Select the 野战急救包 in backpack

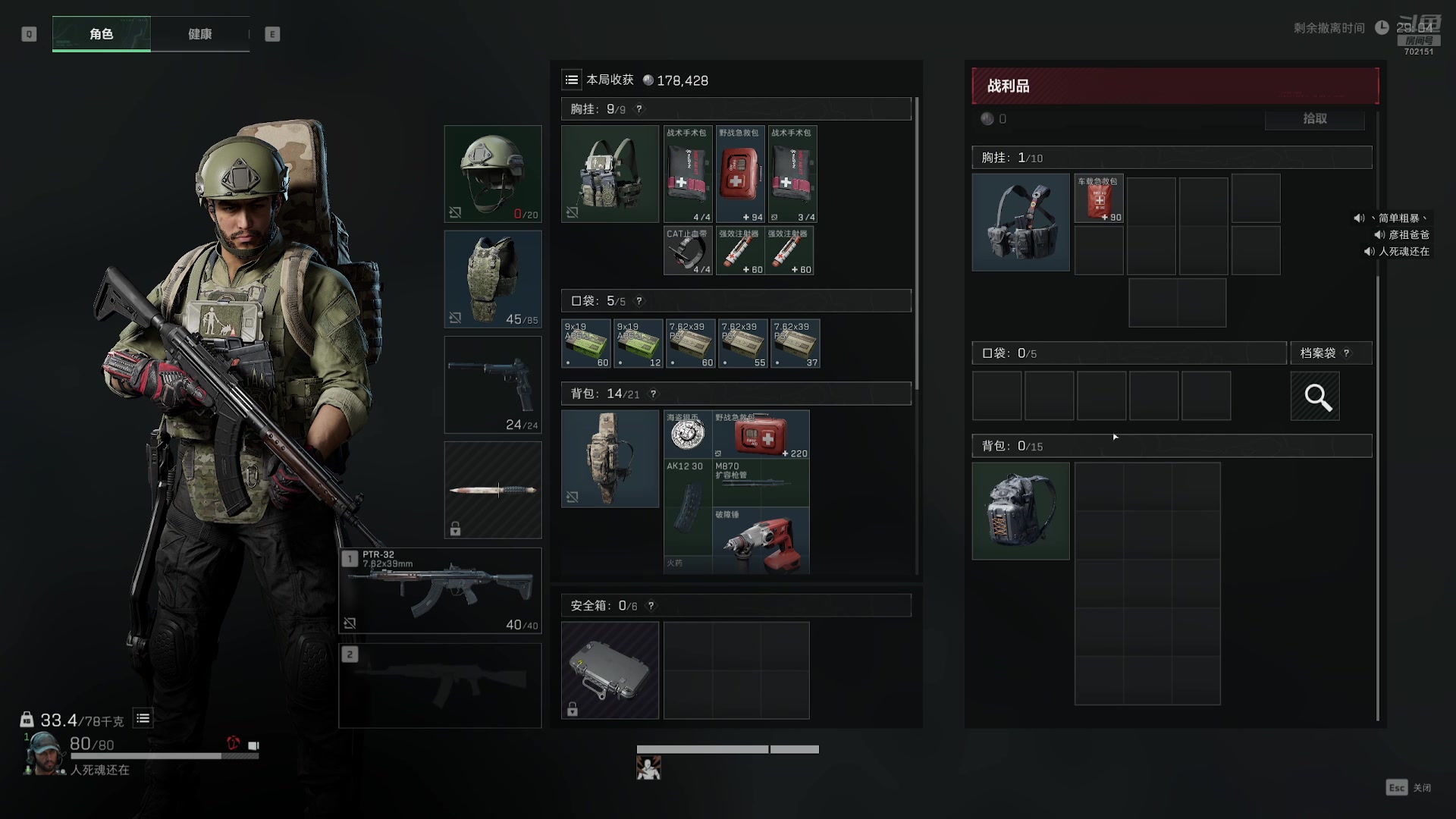(x=761, y=434)
